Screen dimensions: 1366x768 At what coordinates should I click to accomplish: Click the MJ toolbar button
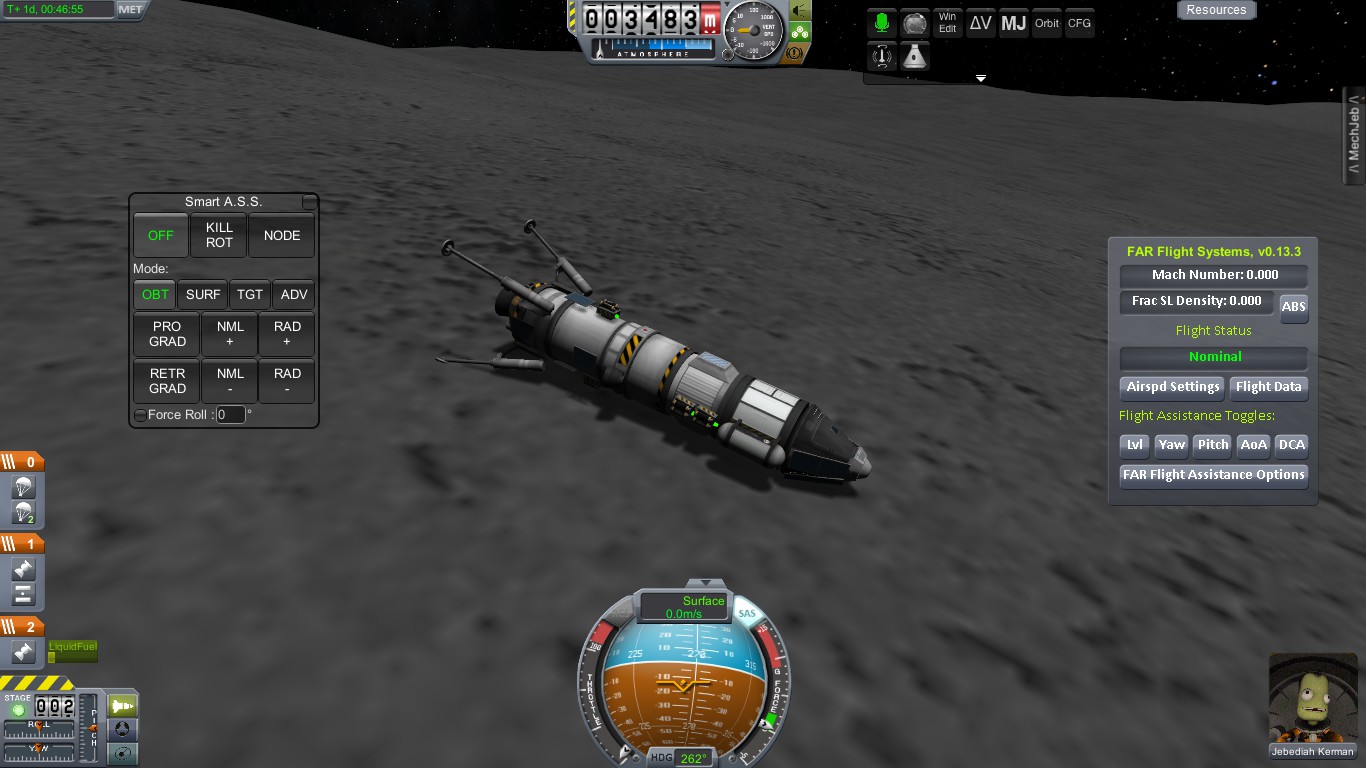1014,24
